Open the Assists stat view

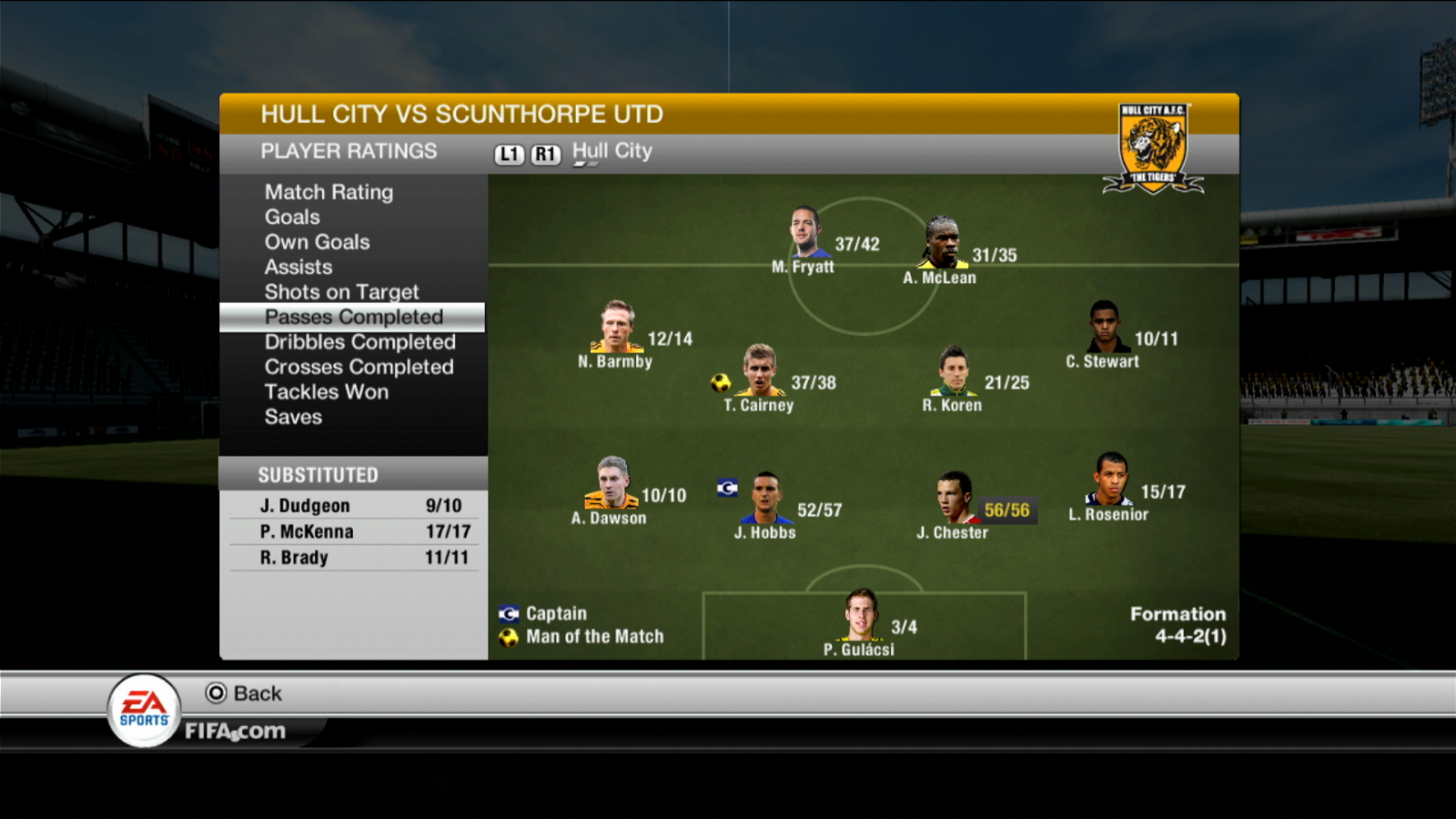pos(298,268)
